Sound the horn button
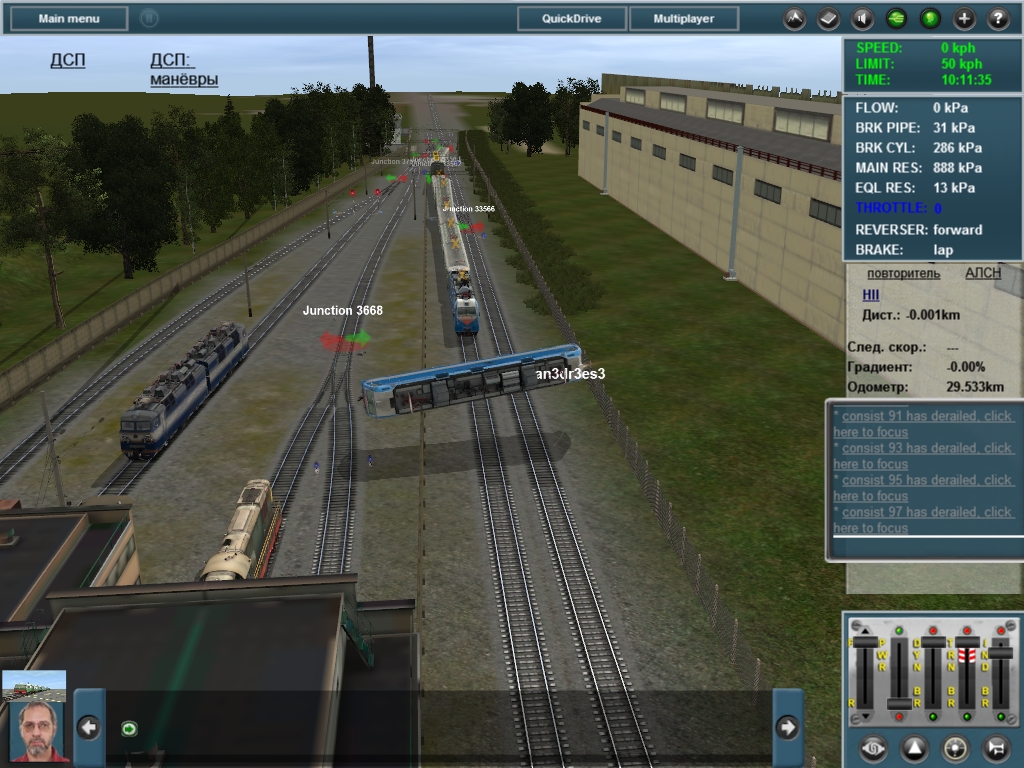The width and height of the screenshot is (1024, 768). (996, 748)
